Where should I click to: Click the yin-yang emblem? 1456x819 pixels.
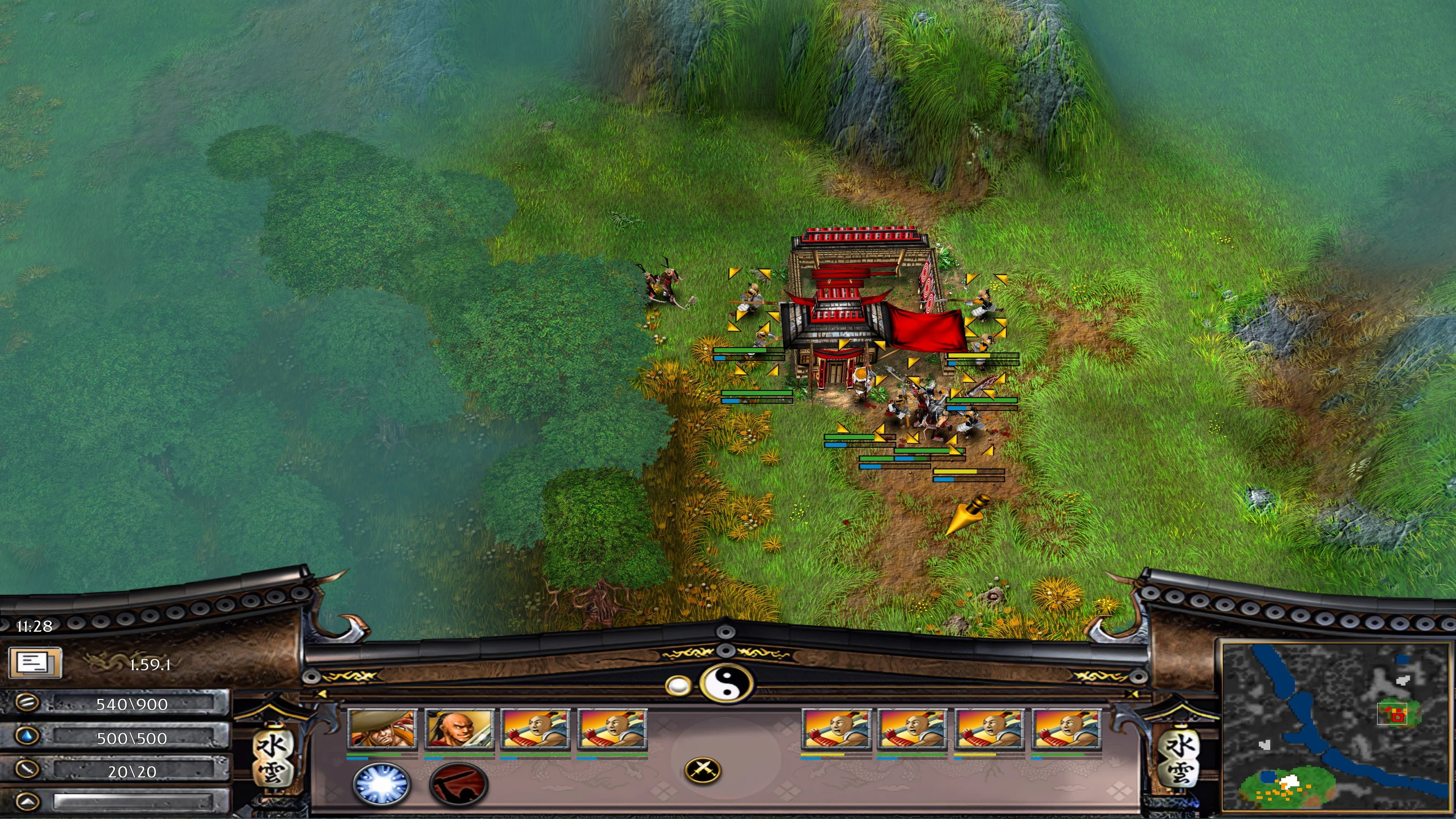727,683
